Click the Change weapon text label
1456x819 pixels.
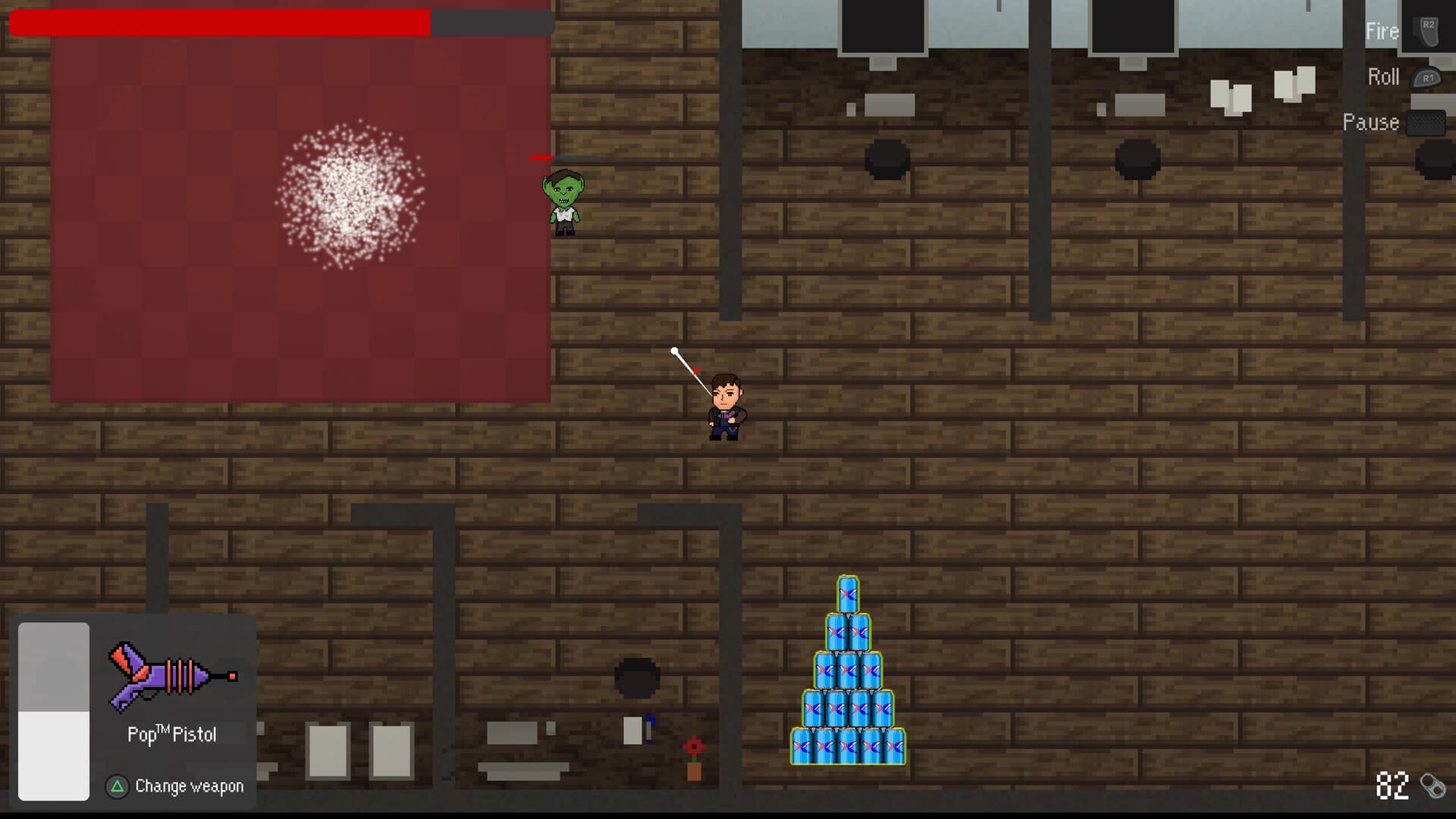click(x=188, y=786)
